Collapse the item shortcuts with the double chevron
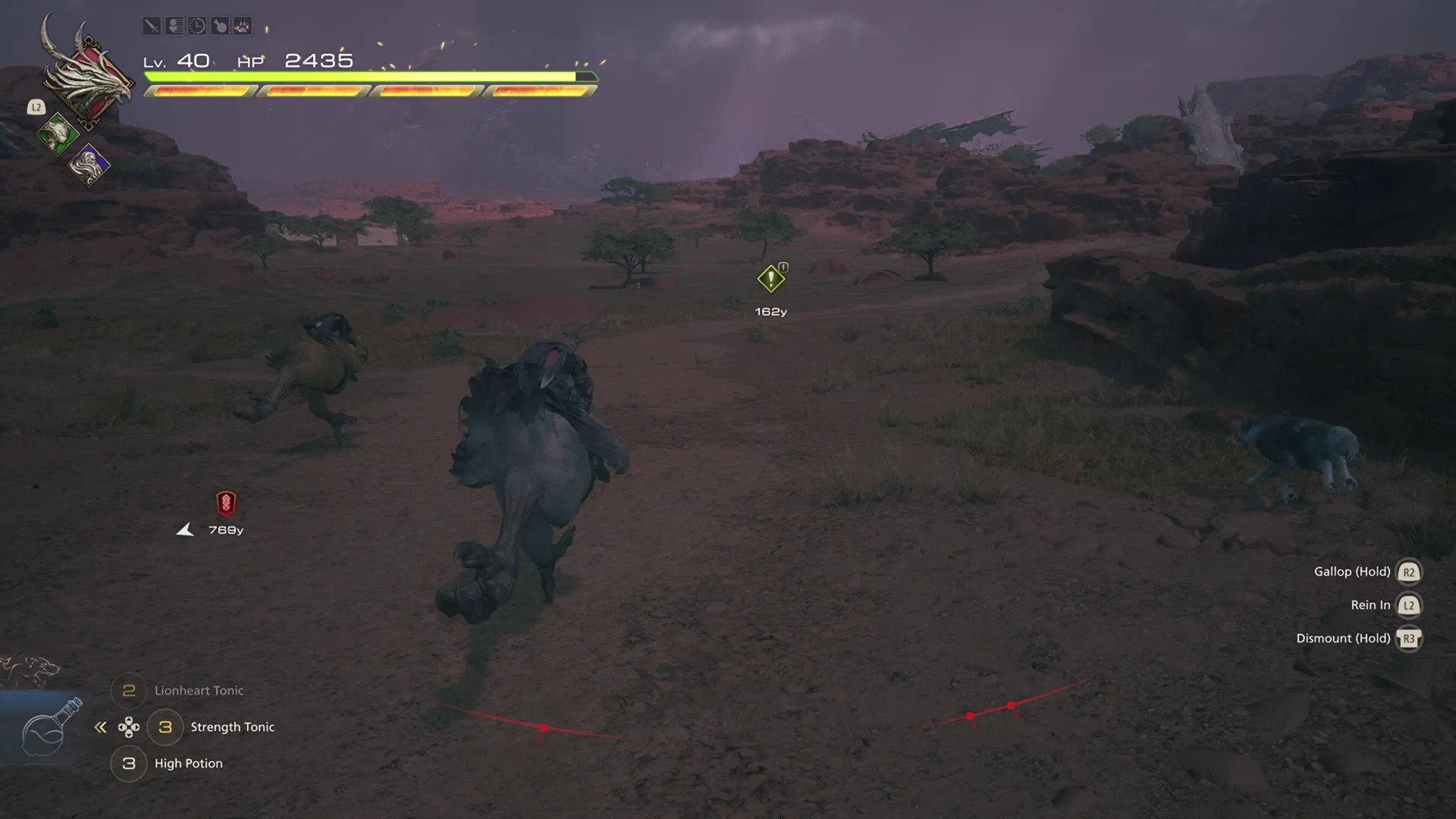This screenshot has height=819, width=1456. point(101,726)
